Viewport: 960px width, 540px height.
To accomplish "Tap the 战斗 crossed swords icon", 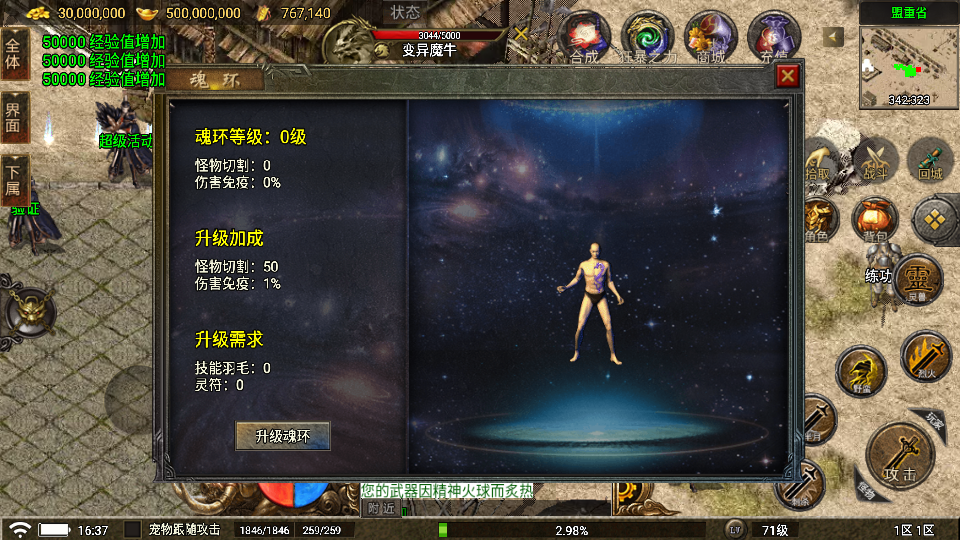I will (876, 160).
